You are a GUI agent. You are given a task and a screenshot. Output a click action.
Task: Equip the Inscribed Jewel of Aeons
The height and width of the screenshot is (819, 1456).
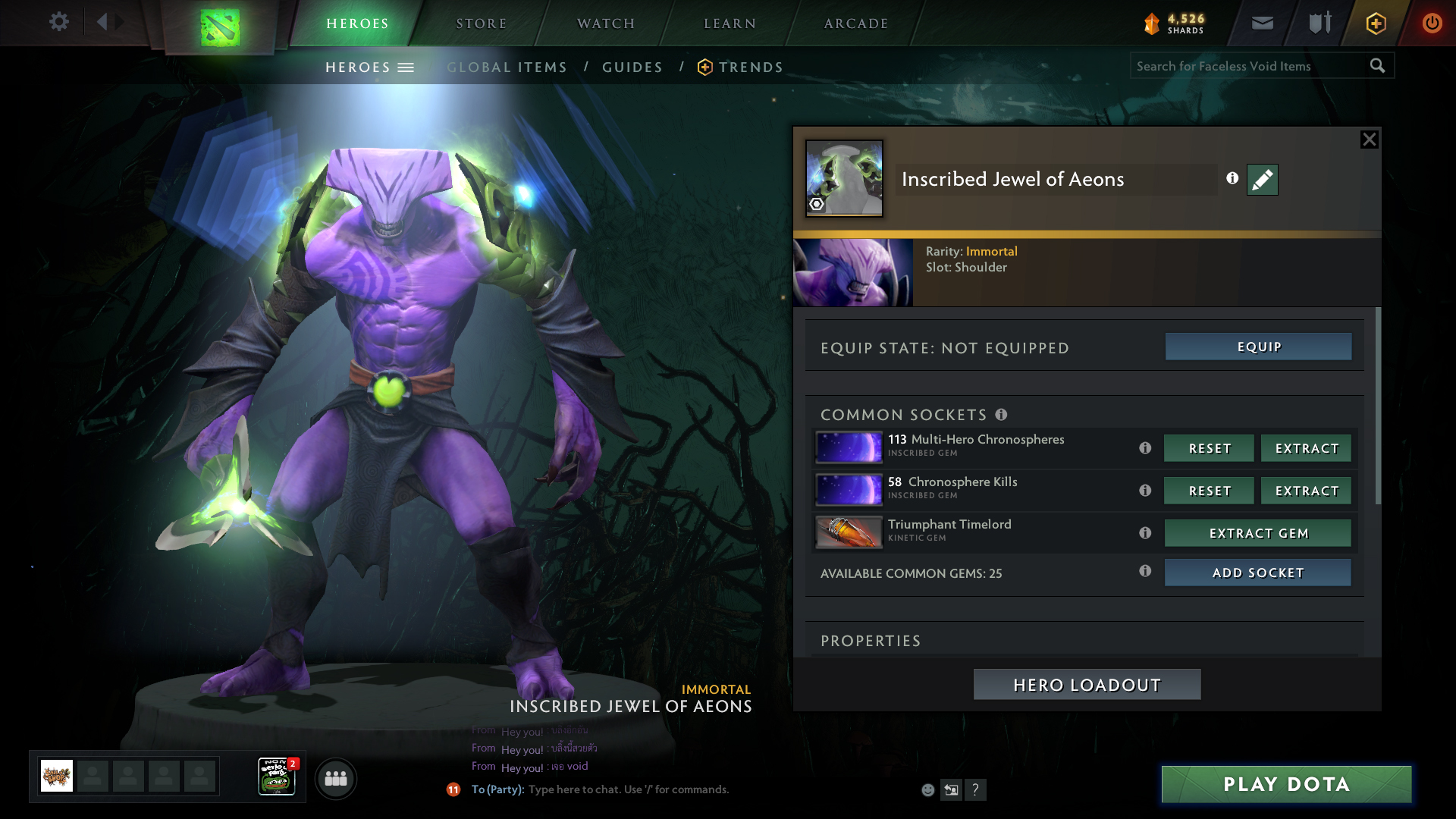pos(1258,347)
